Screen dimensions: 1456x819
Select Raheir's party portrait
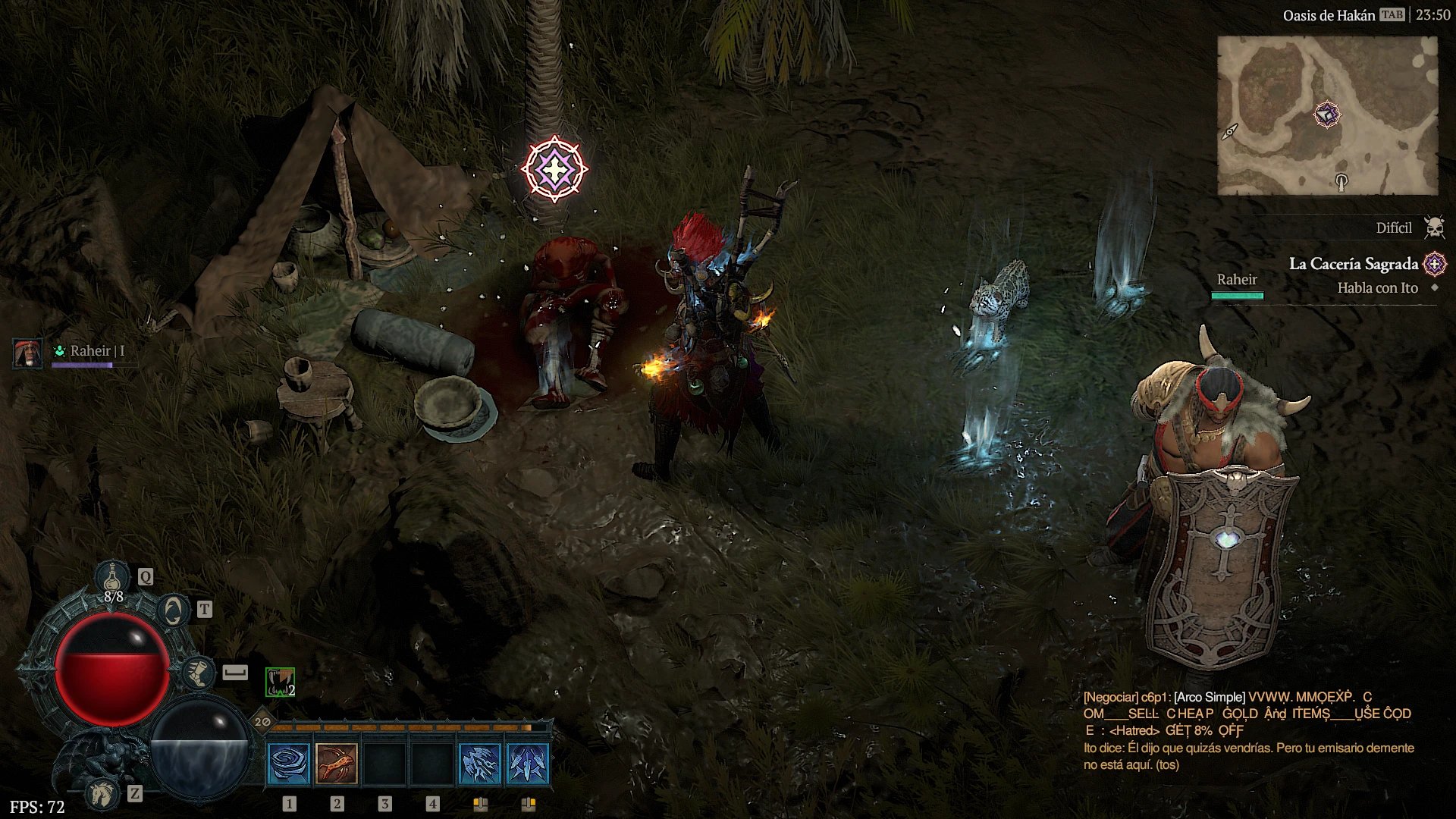tap(28, 353)
